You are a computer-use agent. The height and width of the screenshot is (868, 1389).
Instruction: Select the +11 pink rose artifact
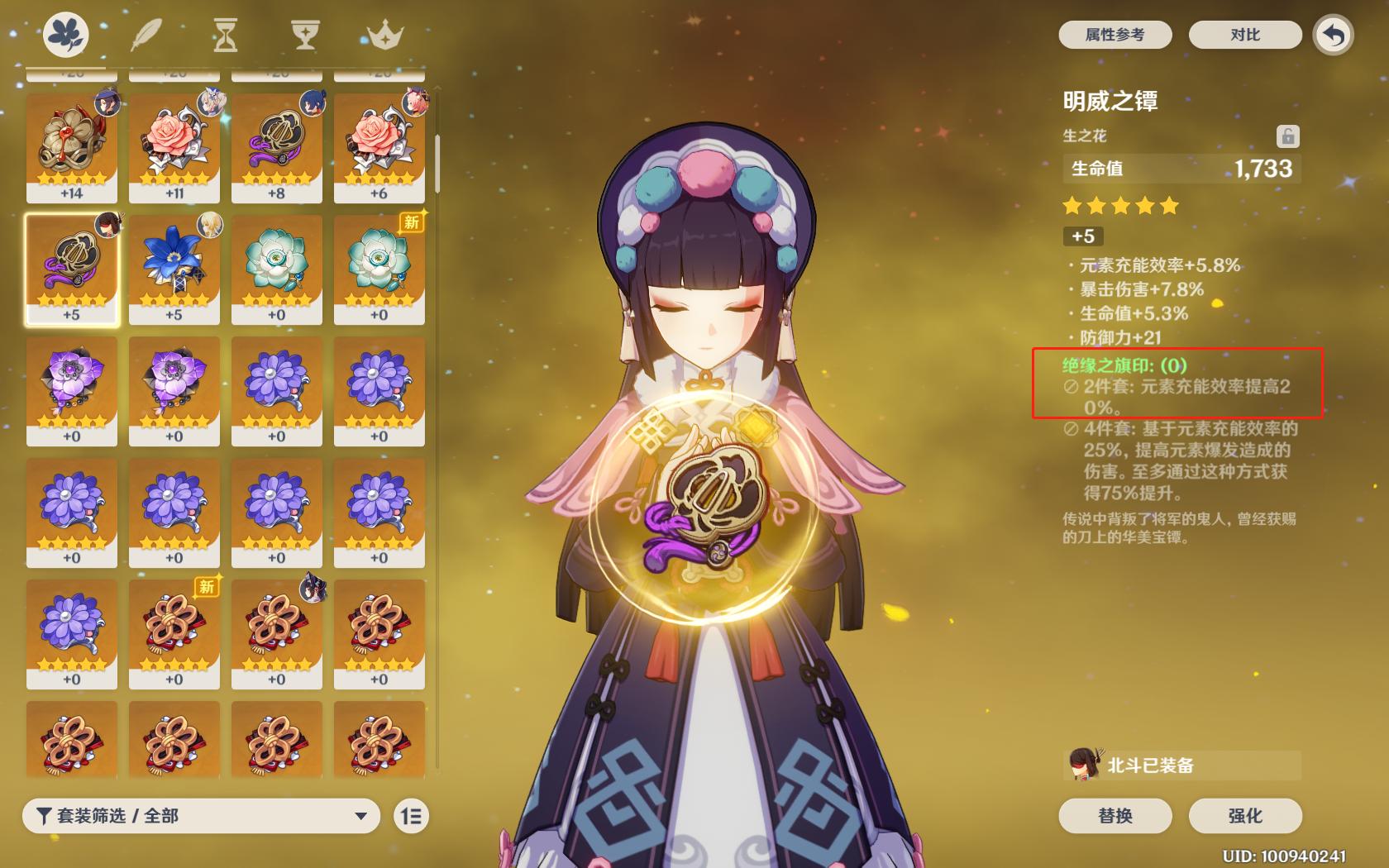[174, 148]
